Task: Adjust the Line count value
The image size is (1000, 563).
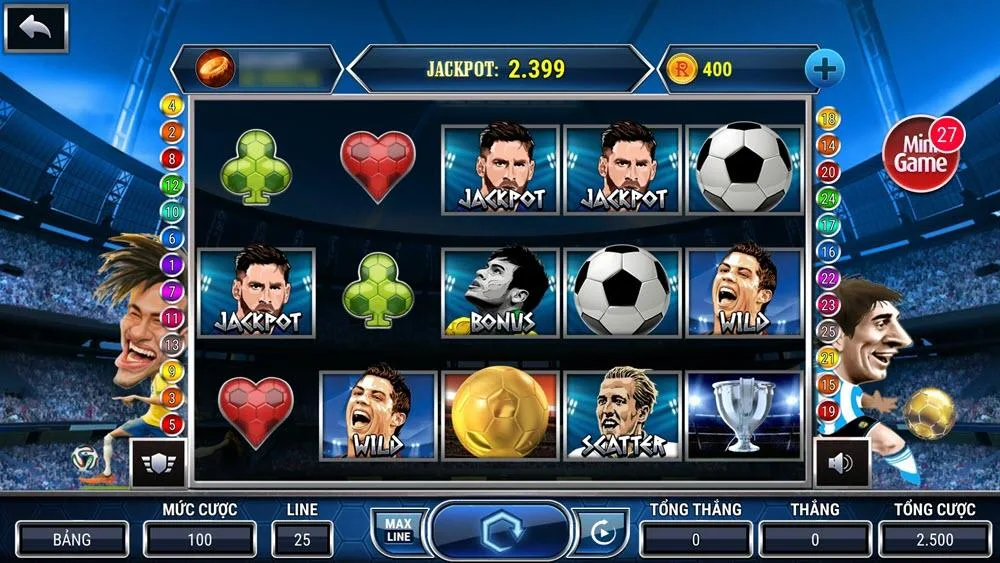Action: click(x=302, y=539)
